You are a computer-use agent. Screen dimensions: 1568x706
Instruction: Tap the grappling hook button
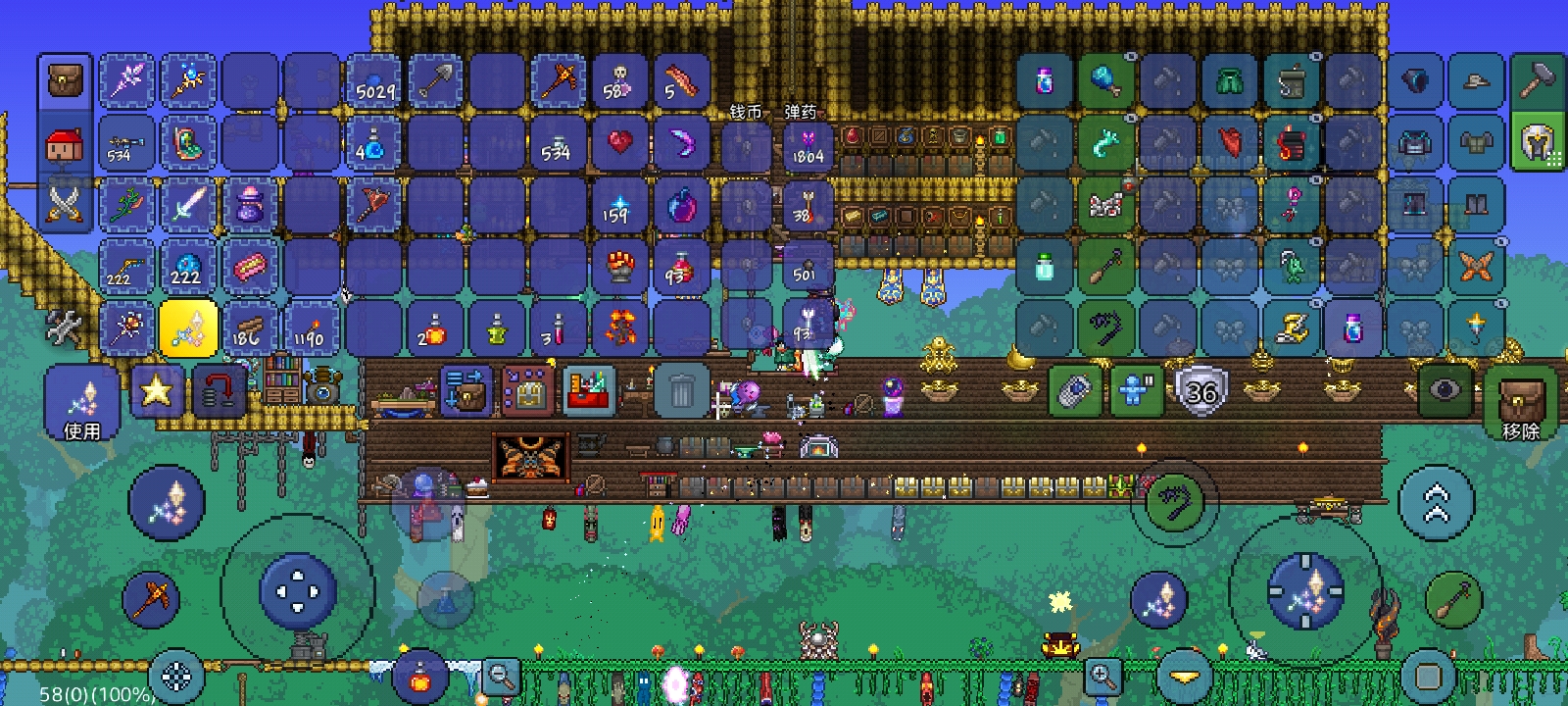(x=1174, y=502)
